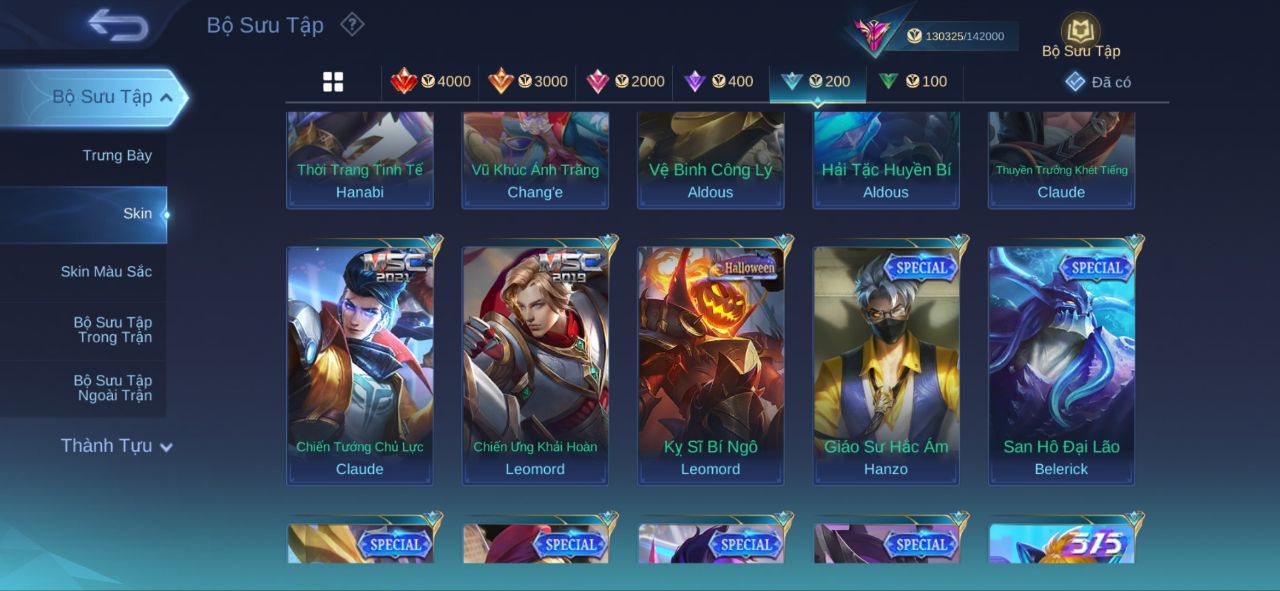Switch to the 4000 points tier tab
The width and height of the screenshot is (1280, 591).
point(431,82)
